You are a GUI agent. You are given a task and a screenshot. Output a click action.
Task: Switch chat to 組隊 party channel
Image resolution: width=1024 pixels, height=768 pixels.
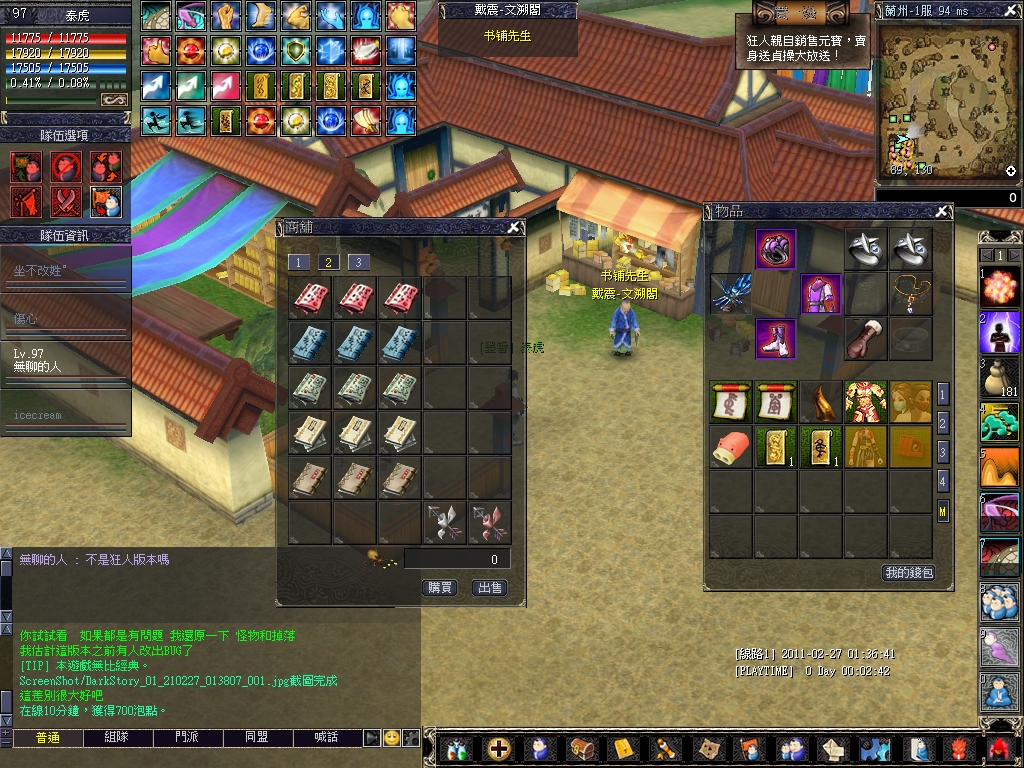(117, 737)
